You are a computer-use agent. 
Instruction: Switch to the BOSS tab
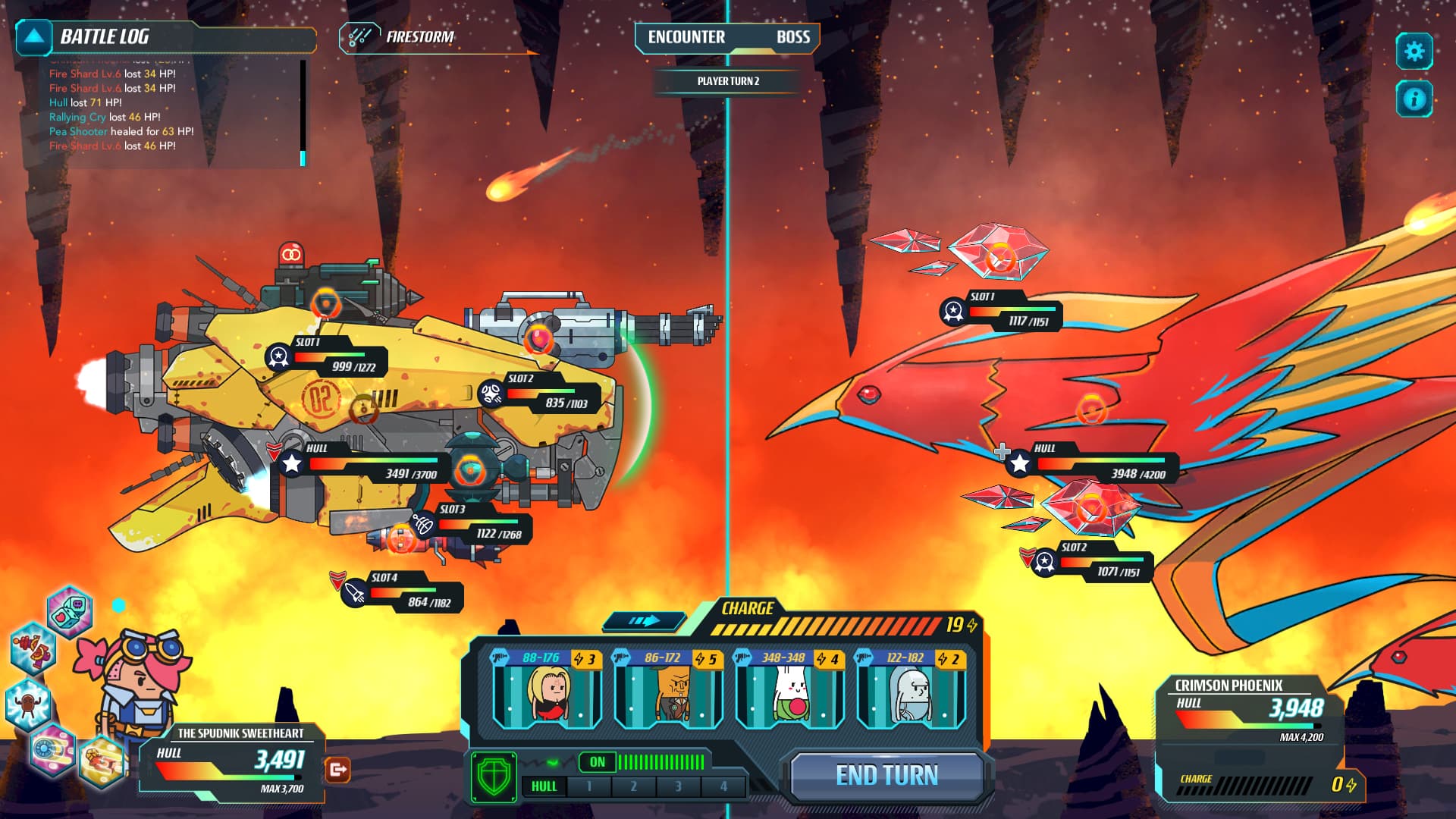click(x=794, y=37)
